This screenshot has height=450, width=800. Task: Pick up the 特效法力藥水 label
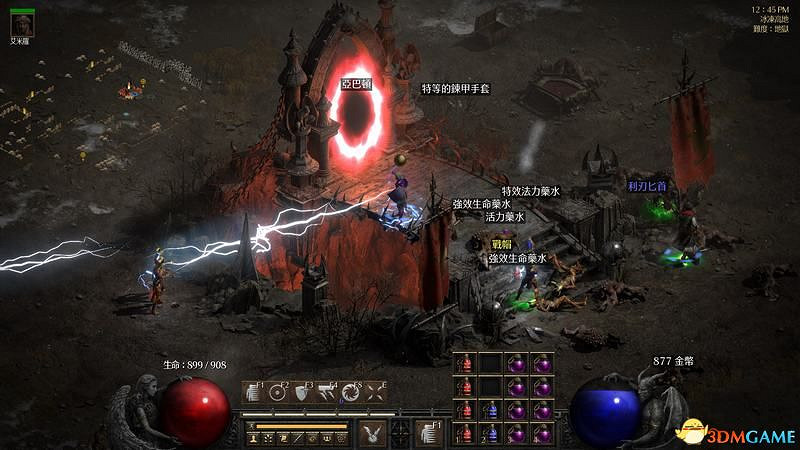[x=530, y=190]
